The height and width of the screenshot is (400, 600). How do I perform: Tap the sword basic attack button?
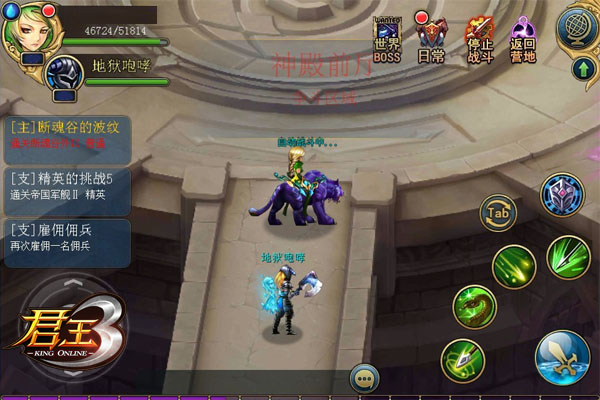tap(560, 357)
